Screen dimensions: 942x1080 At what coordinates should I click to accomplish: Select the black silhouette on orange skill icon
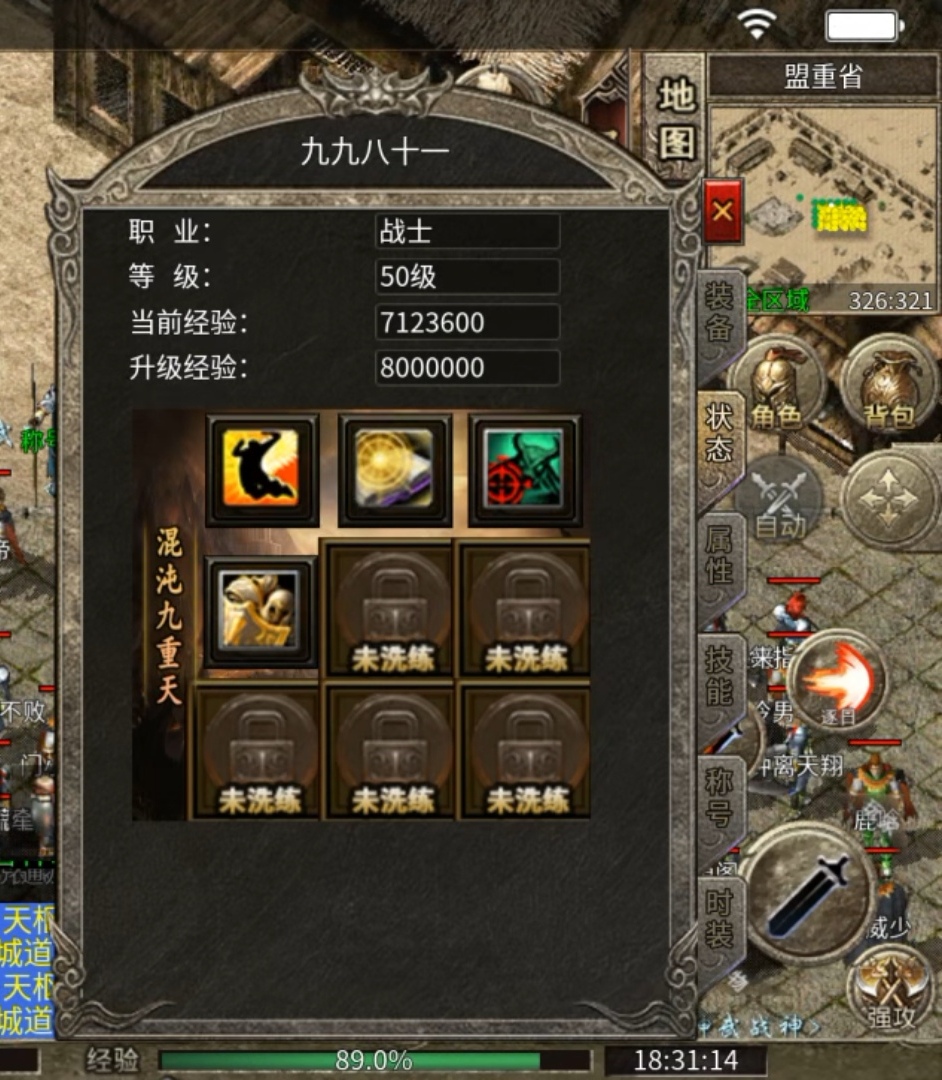pos(262,469)
